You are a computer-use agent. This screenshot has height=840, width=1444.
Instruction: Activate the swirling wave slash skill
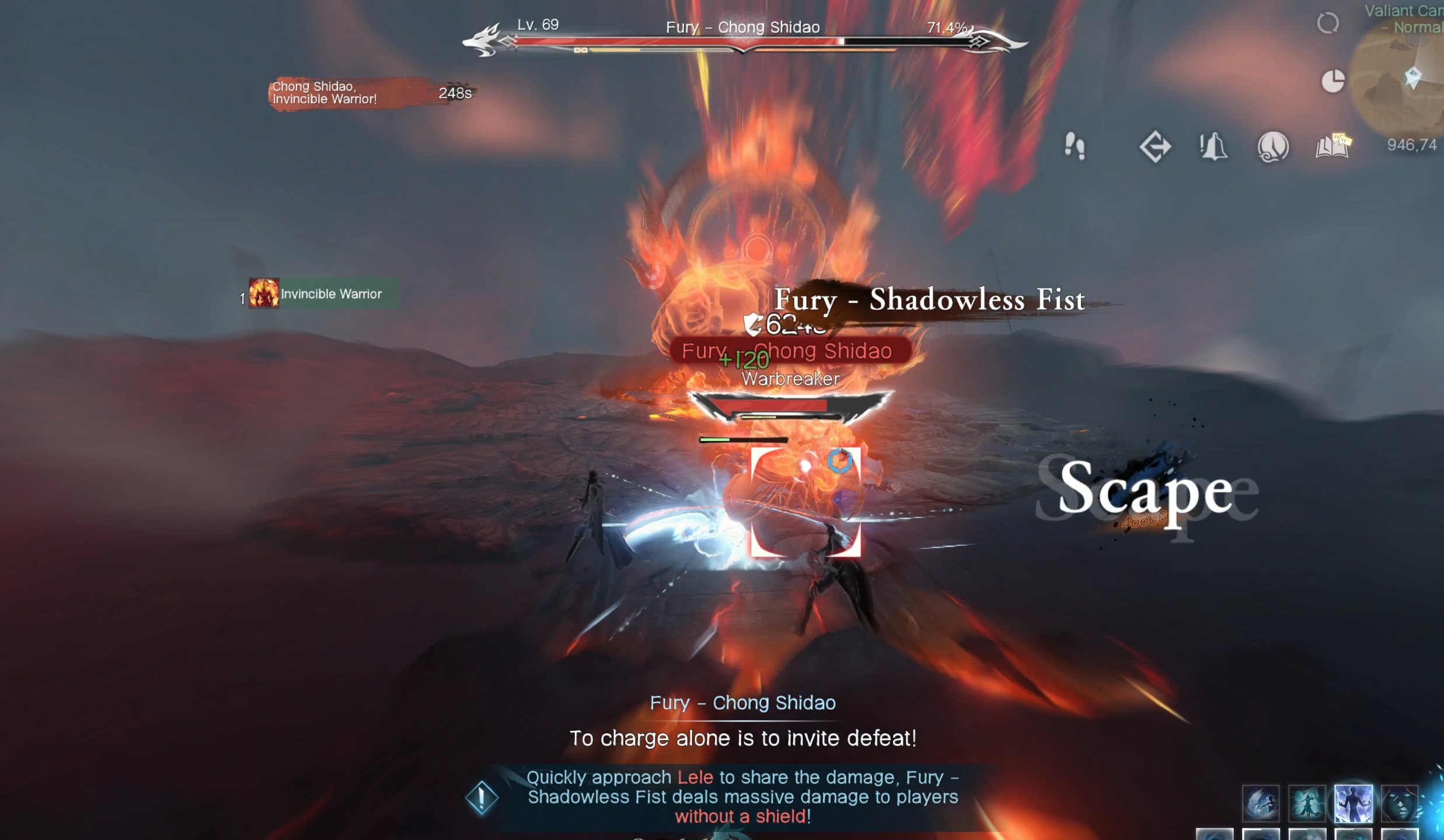pyautogui.click(x=1261, y=803)
